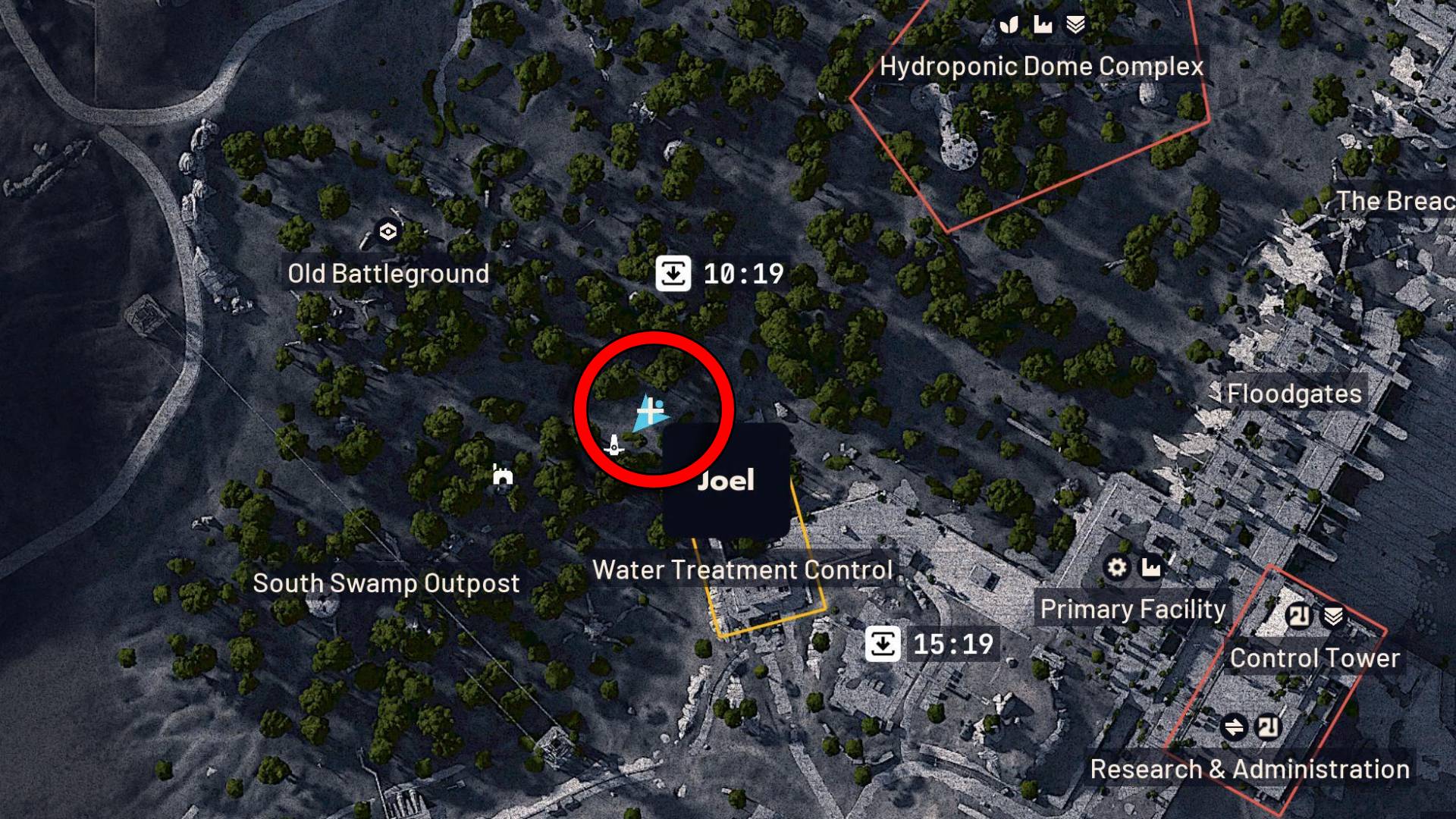The image size is (1456, 819).
Task: Select the leaf icon above Hydroponic Dome Complex
Action: pyautogui.click(x=1009, y=24)
